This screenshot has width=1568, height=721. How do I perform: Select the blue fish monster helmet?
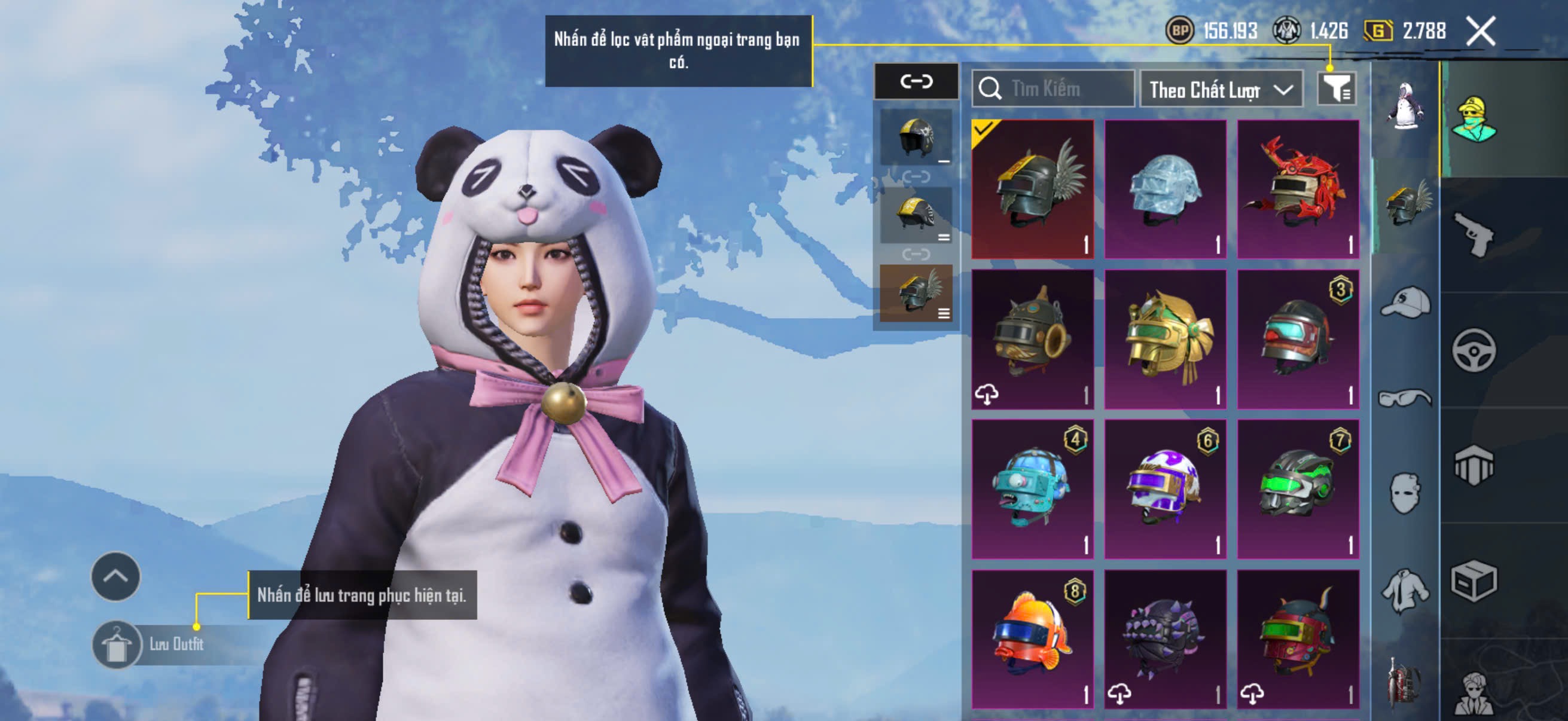pos(1032,488)
